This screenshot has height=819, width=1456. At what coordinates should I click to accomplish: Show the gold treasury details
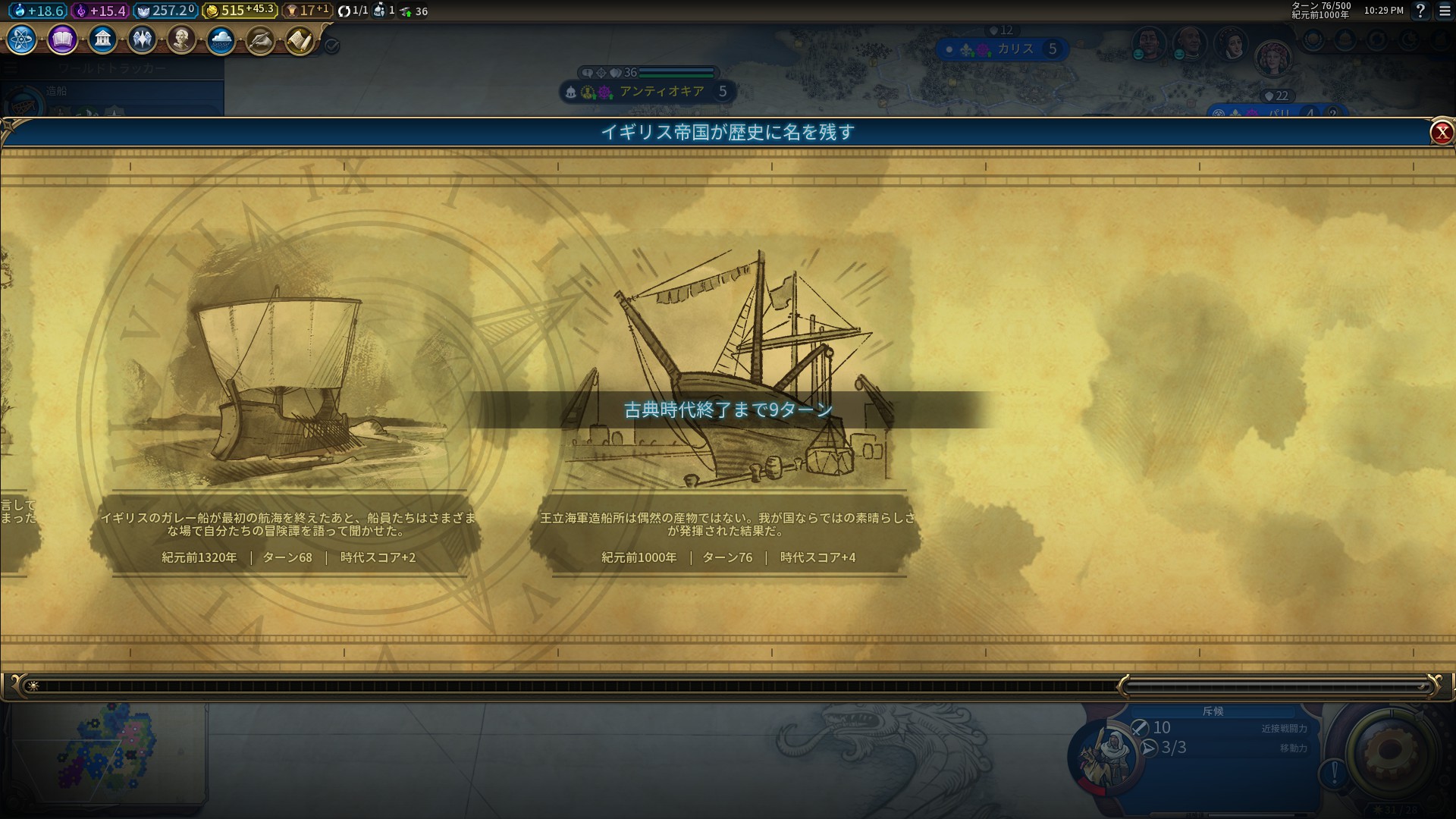point(239,11)
